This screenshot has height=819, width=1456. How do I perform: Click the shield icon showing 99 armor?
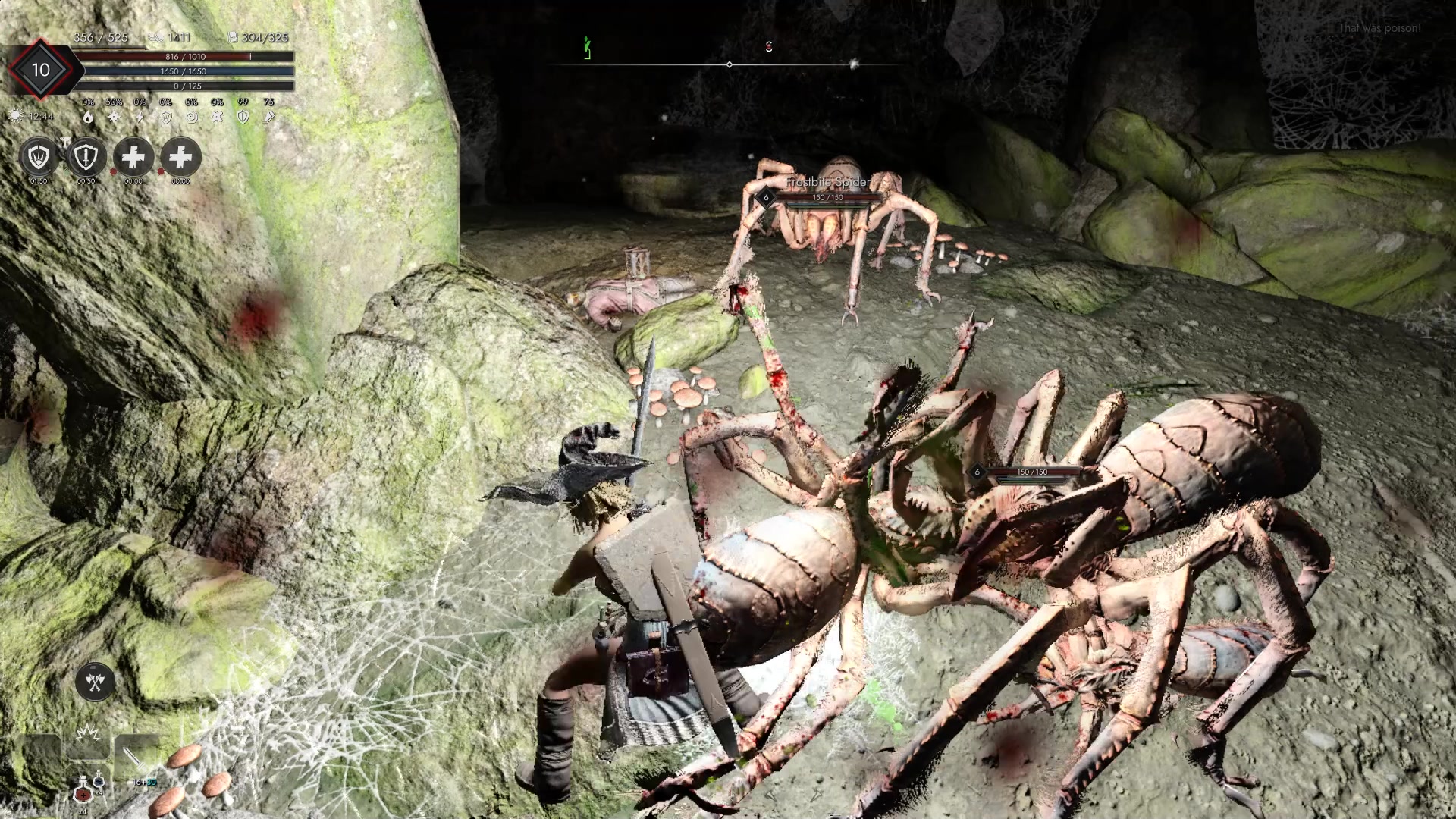243,117
